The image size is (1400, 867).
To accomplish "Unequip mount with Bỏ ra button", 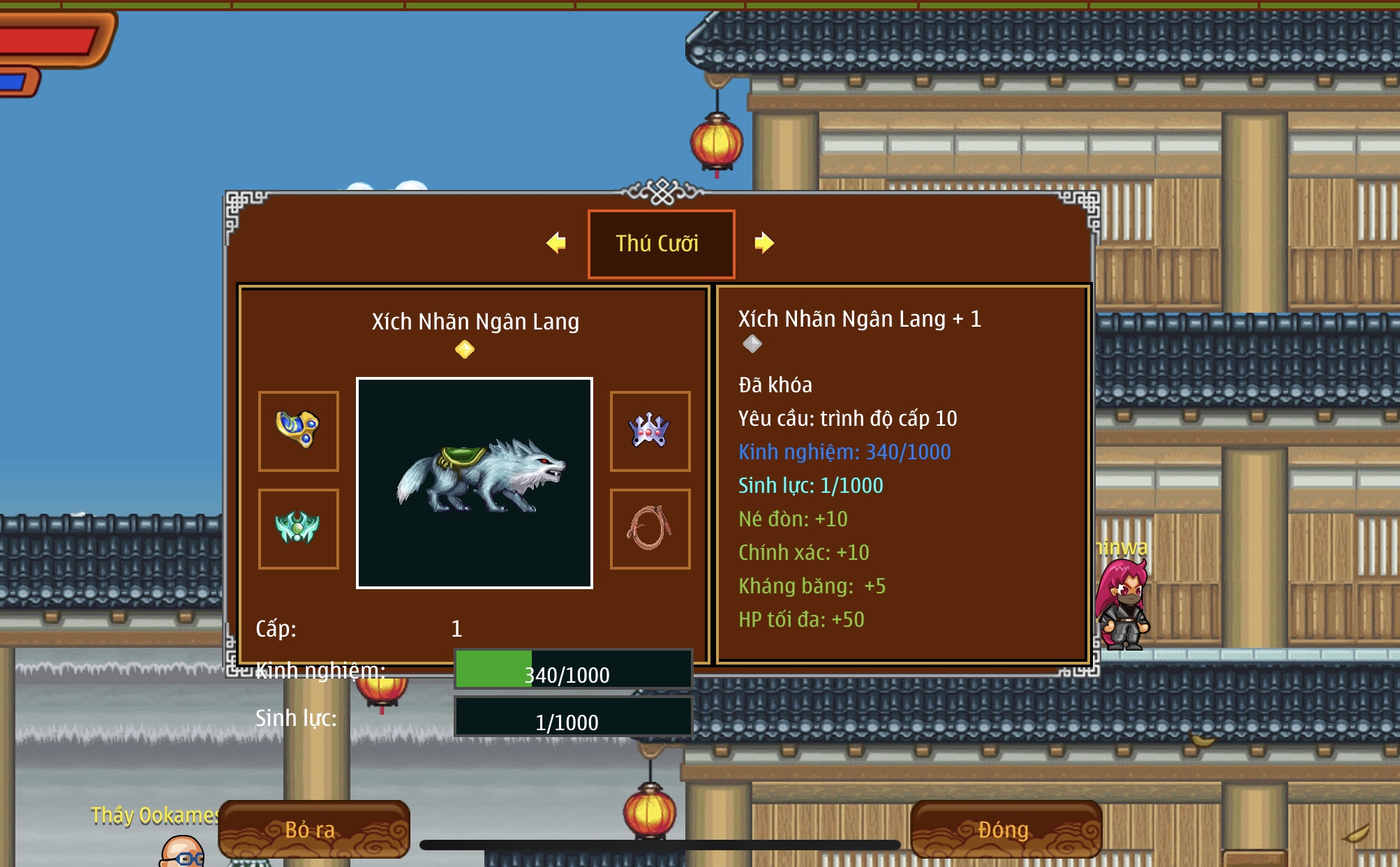I will point(313,829).
